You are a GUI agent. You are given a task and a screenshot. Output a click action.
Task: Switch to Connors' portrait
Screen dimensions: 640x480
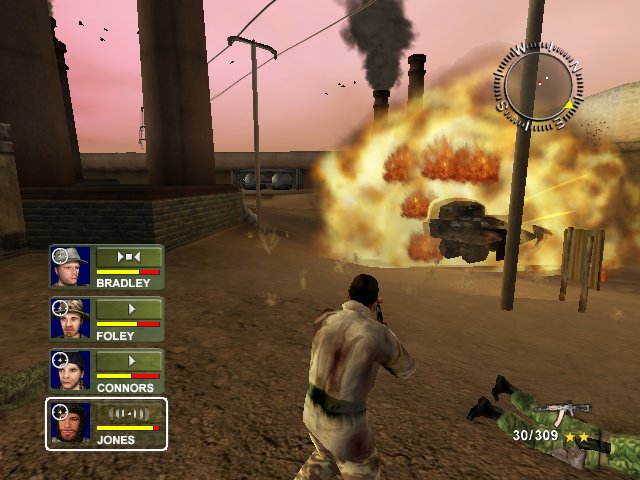(71, 370)
